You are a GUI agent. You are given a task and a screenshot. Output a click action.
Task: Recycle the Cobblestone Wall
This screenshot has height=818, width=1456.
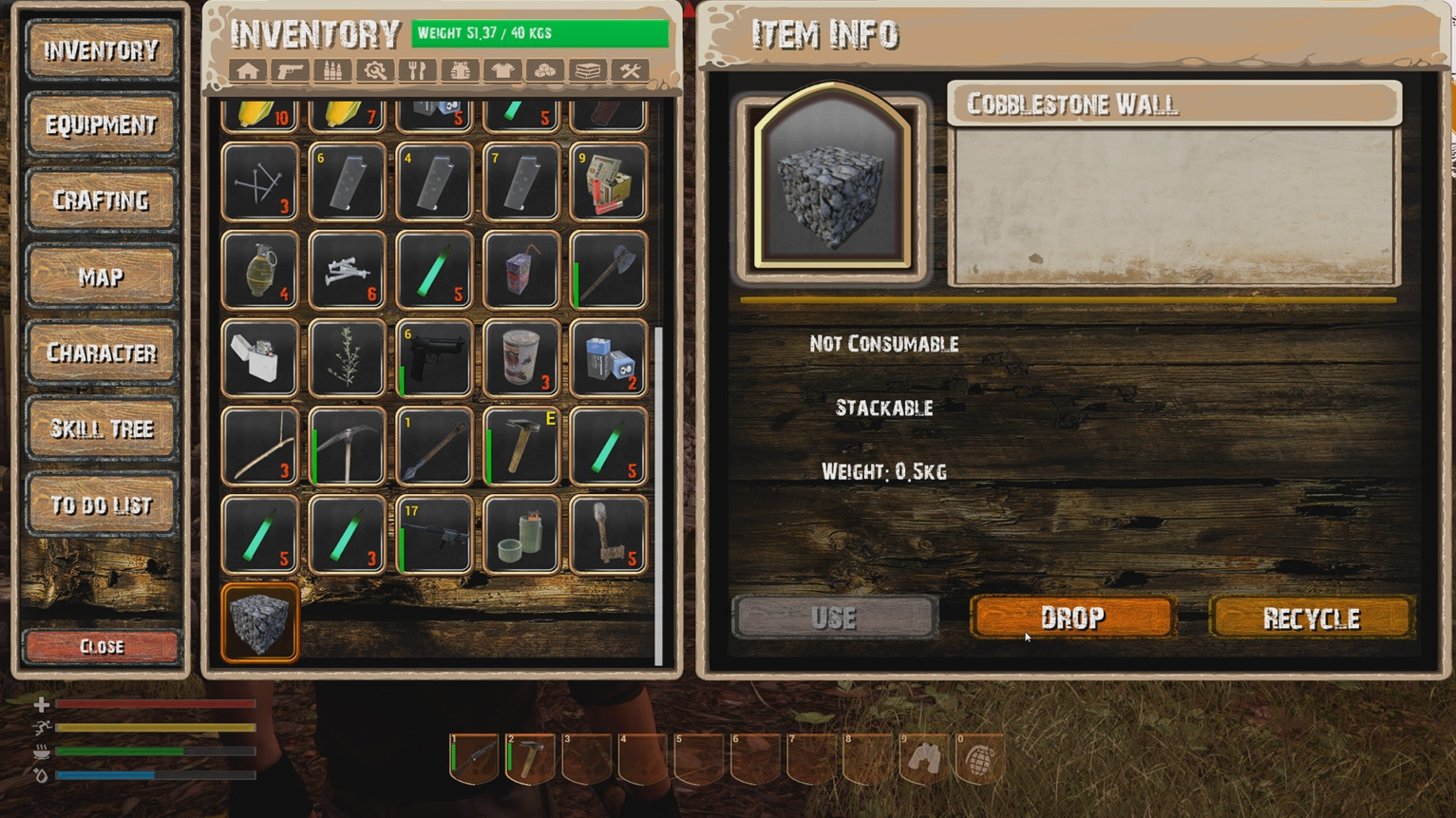coord(1311,618)
